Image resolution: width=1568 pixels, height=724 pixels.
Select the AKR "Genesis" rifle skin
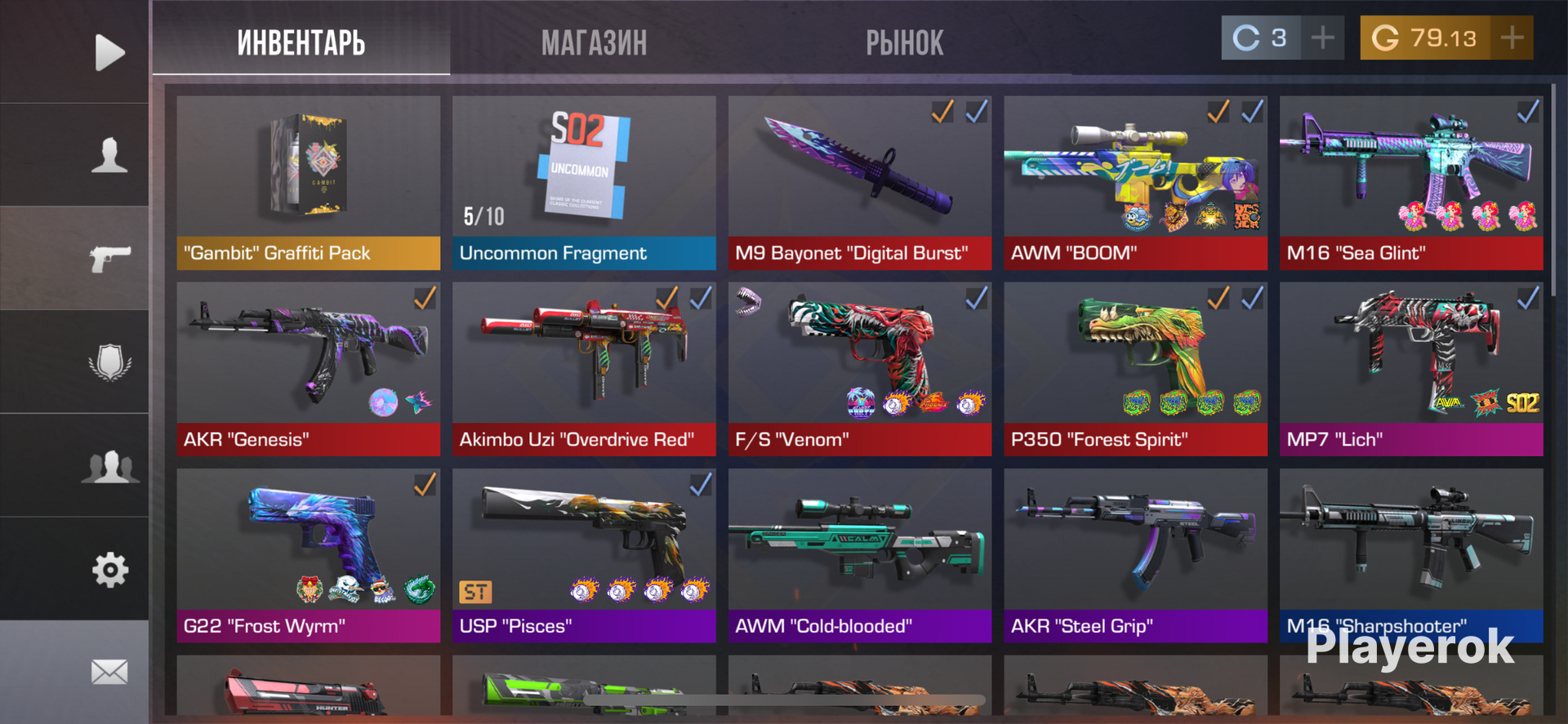click(308, 369)
